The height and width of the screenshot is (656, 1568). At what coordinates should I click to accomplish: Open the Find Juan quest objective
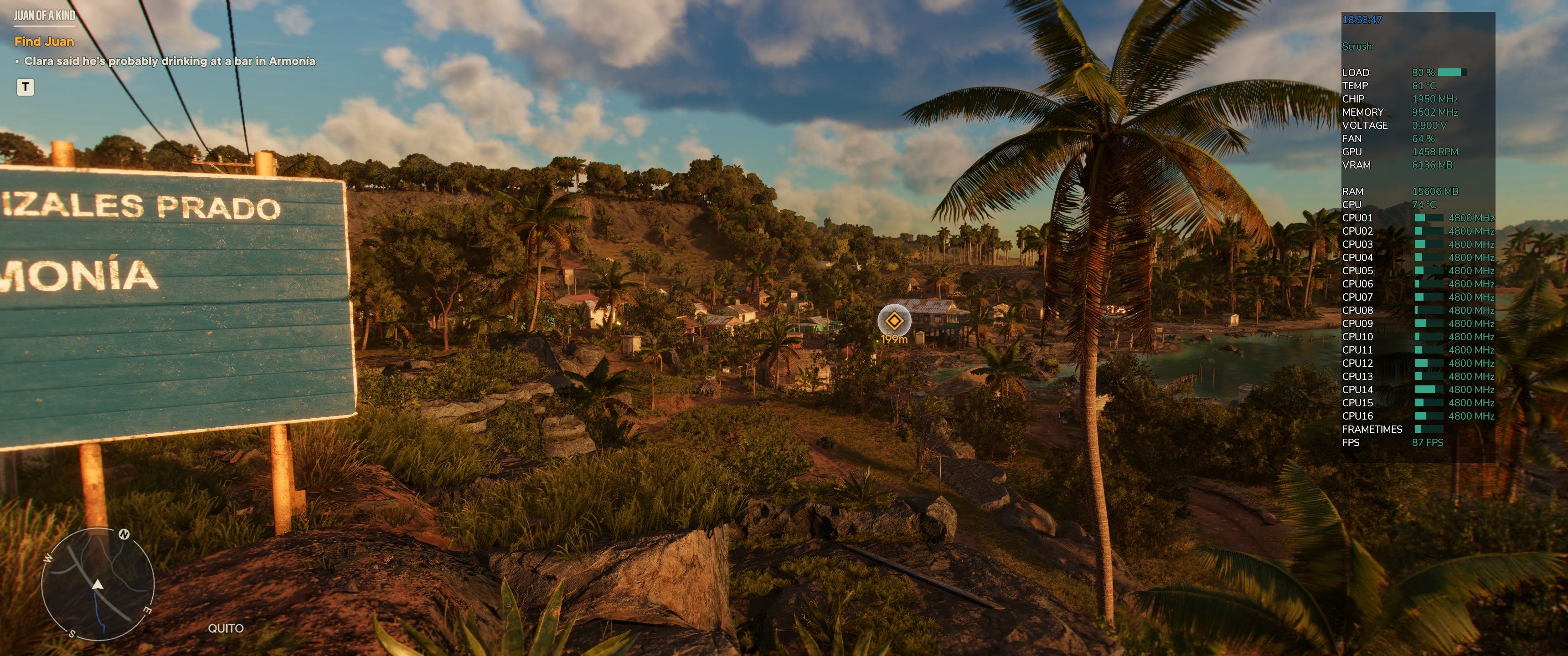click(44, 41)
